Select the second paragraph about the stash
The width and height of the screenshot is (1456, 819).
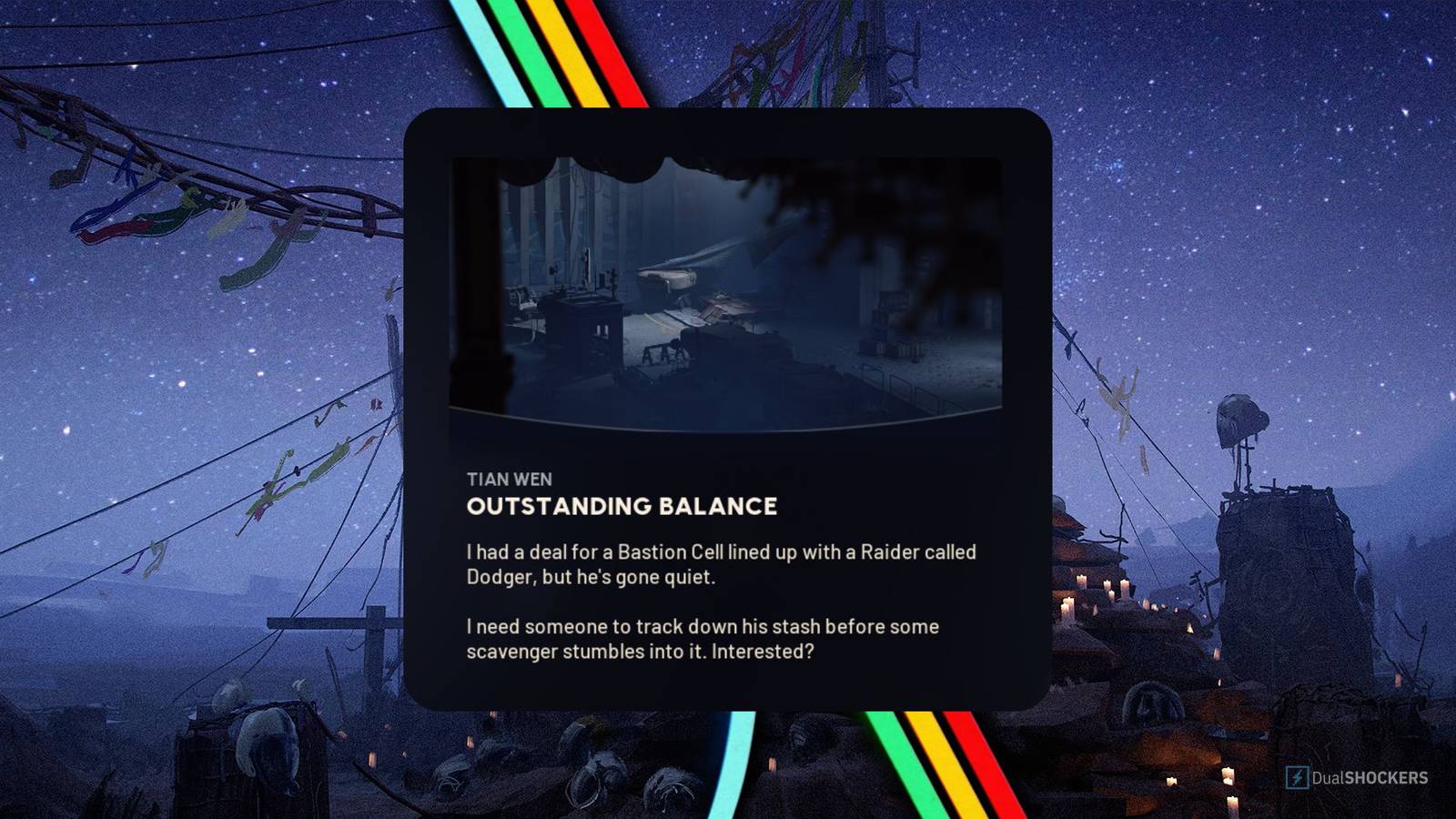tap(701, 637)
